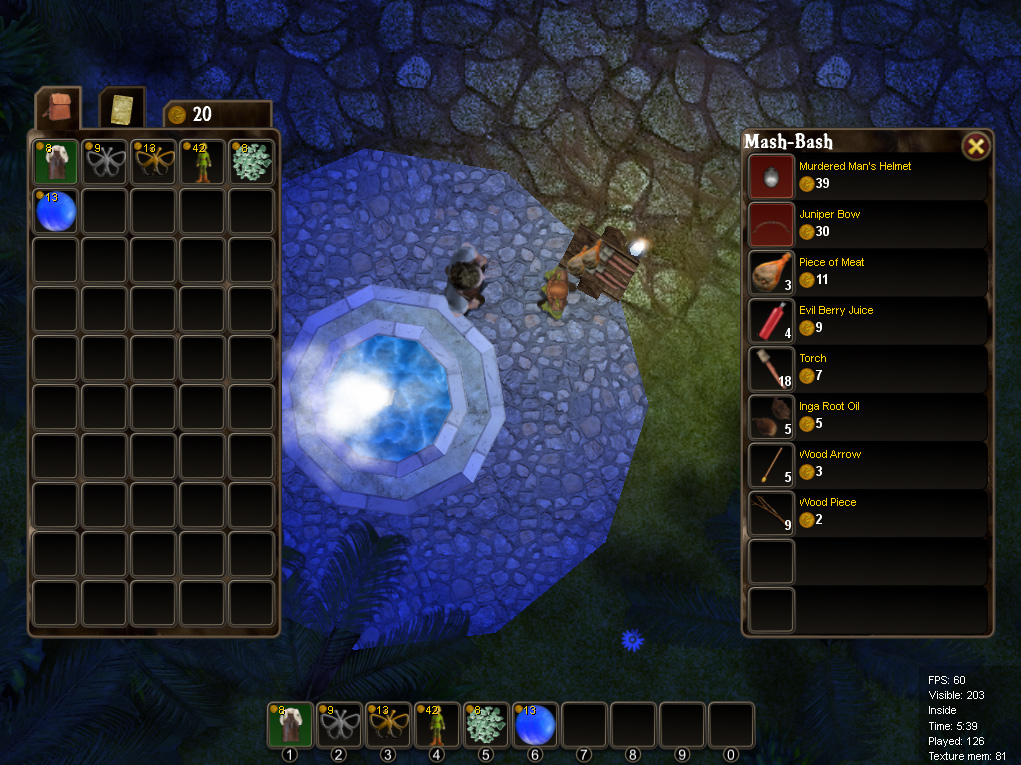
Task: Select the Juniper Bow shop entry
Action: point(771,224)
